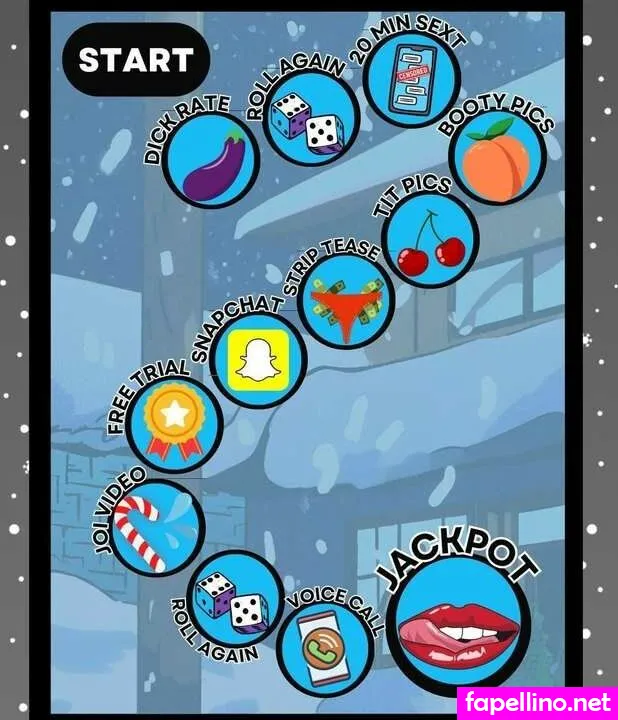Click the START button
The image size is (618, 720).
point(135,60)
